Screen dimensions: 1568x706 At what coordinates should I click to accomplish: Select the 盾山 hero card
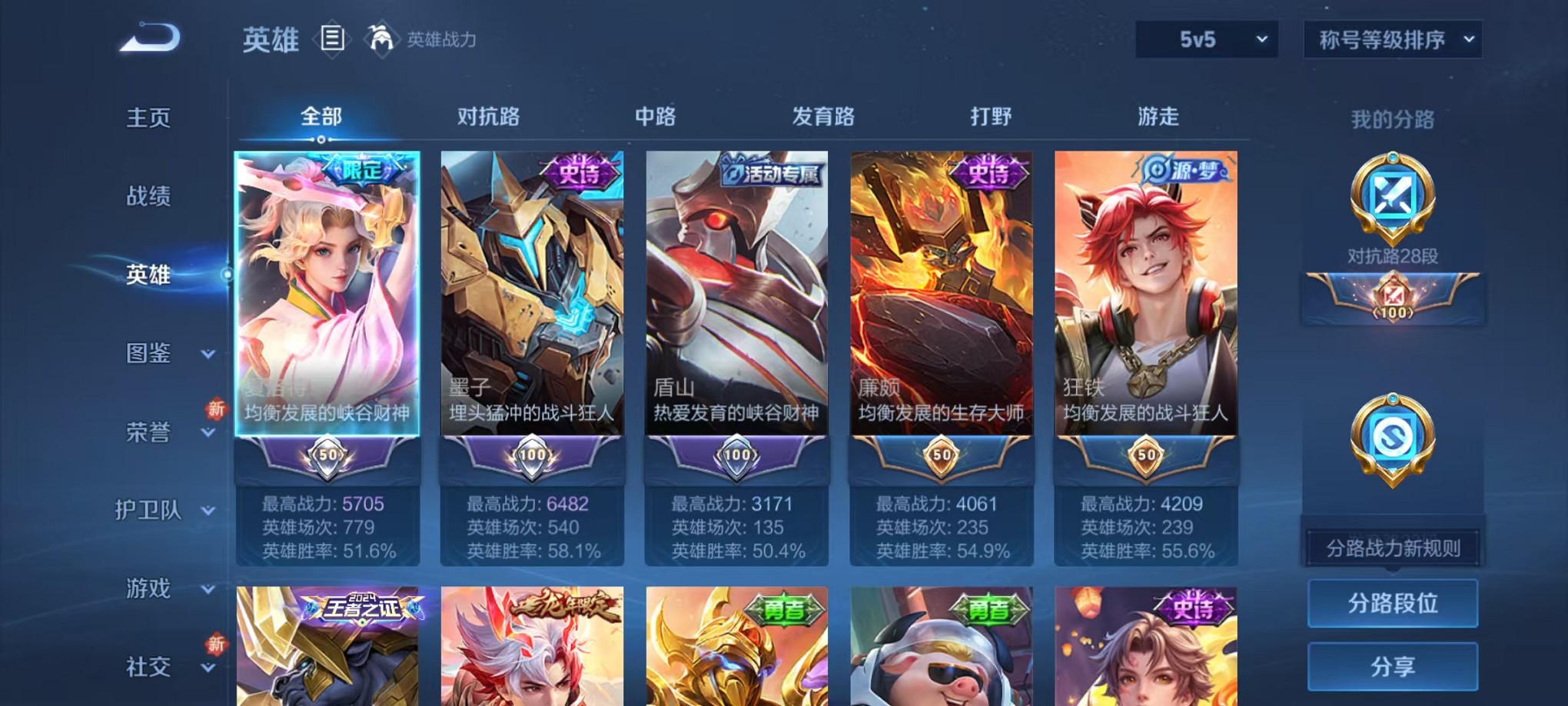[x=736, y=308]
